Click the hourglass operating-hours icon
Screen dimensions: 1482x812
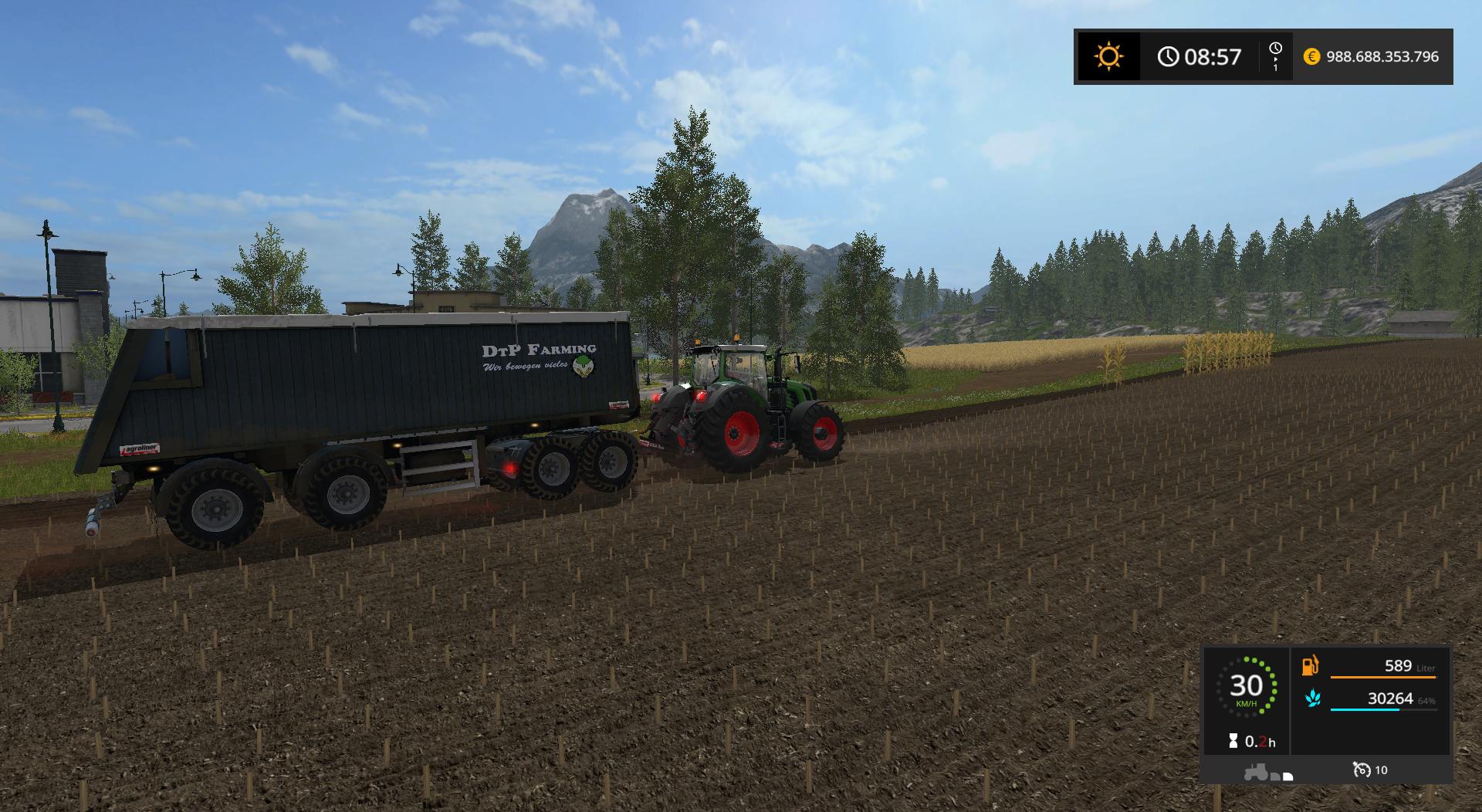(1233, 742)
